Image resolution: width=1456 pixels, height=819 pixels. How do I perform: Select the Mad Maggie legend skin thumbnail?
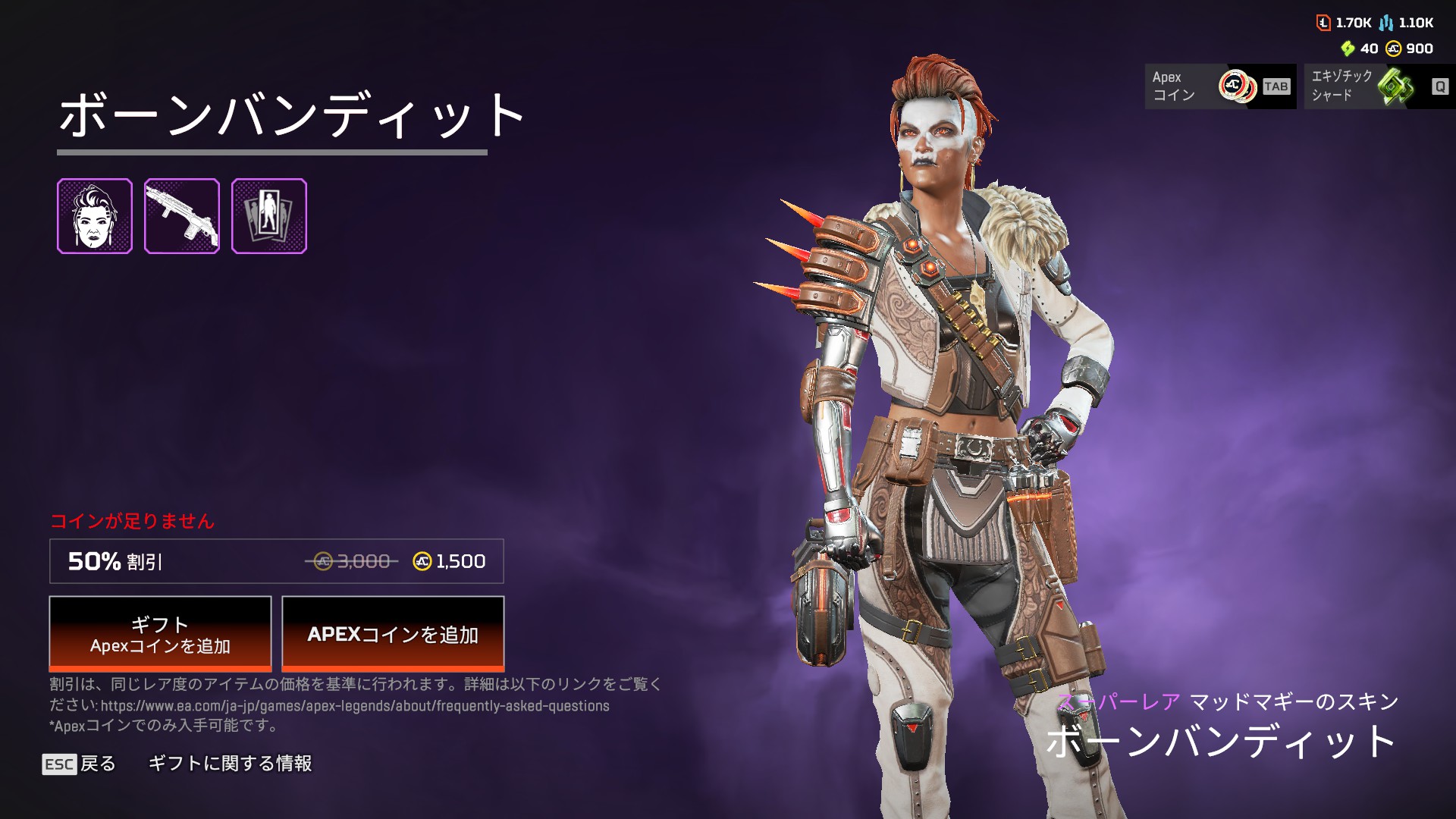[x=95, y=216]
